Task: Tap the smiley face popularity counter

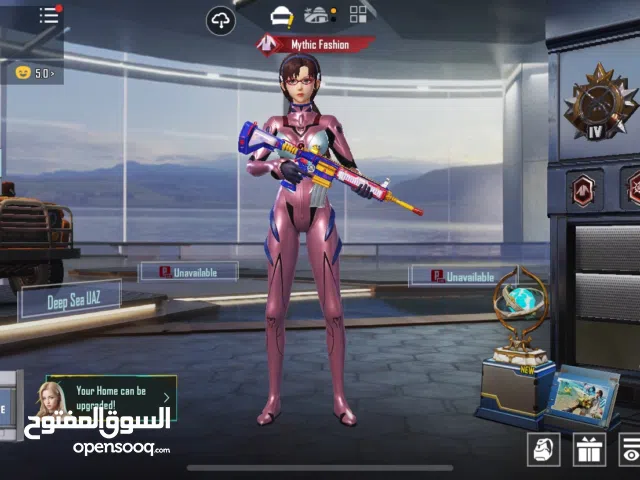Action: pos(35,72)
